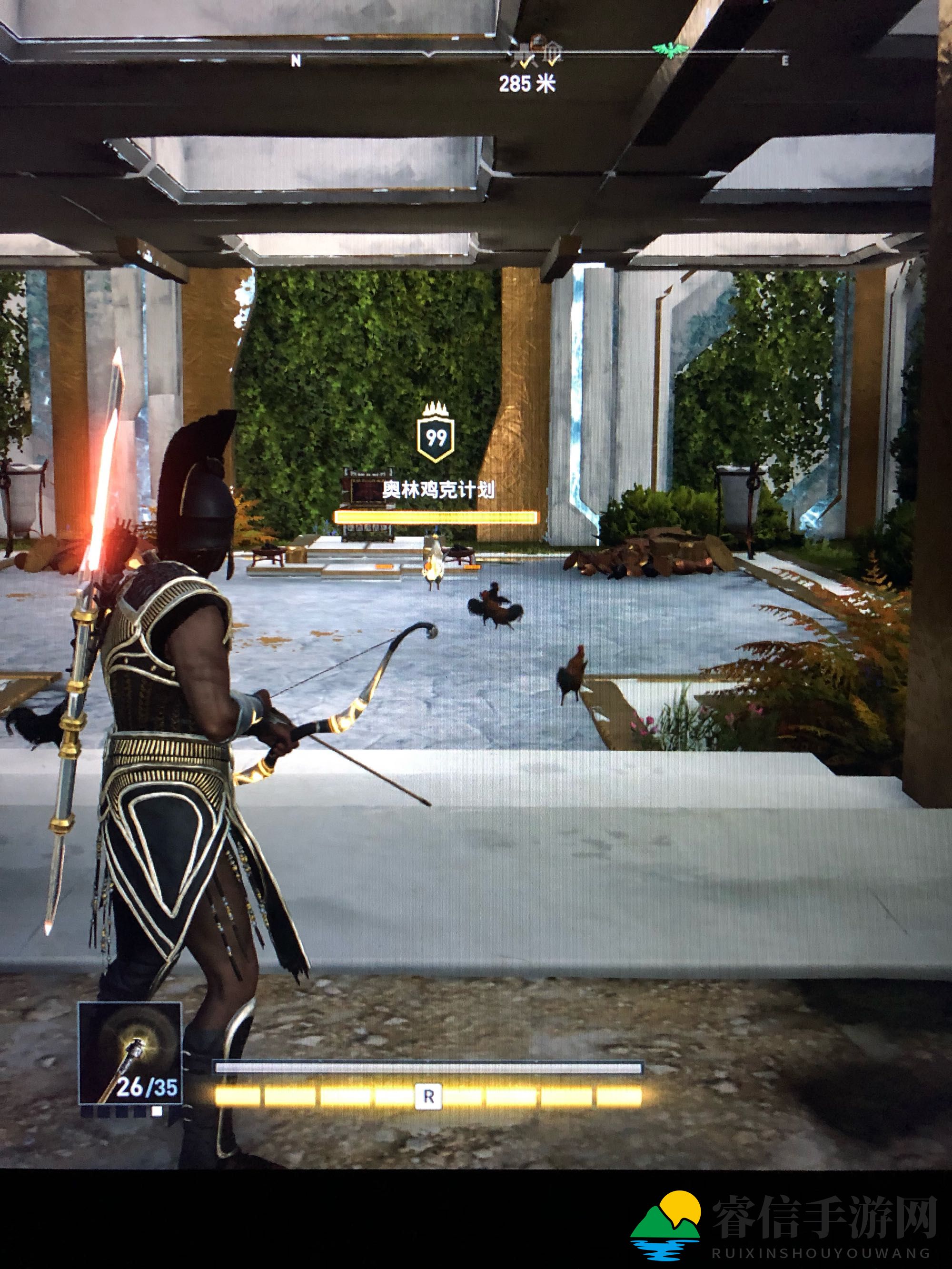Click the quest objective marker on compass
This screenshot has height=1269, width=952.
point(538,51)
